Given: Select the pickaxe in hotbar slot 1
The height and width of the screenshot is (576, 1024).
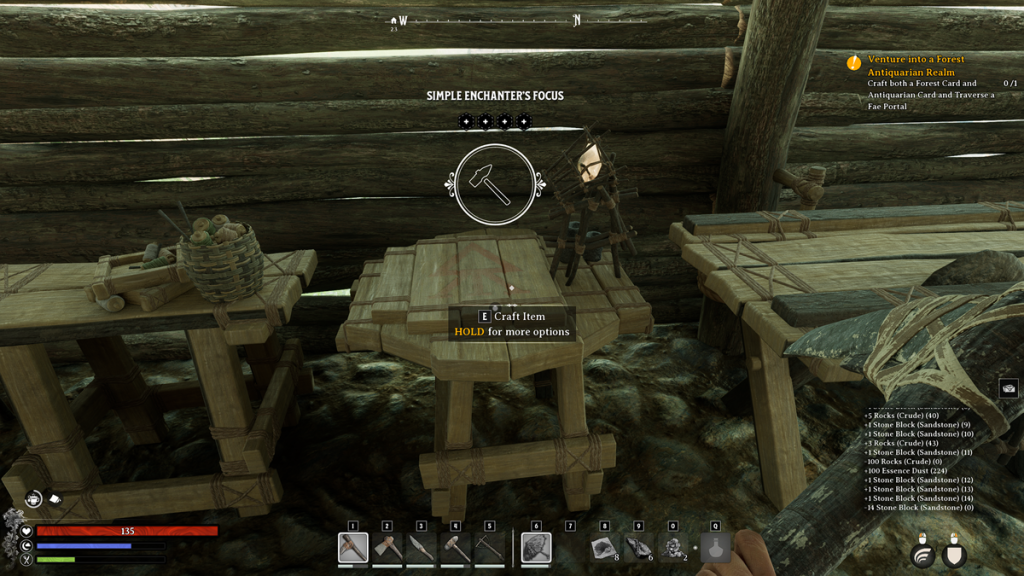Looking at the screenshot, I should tap(353, 548).
